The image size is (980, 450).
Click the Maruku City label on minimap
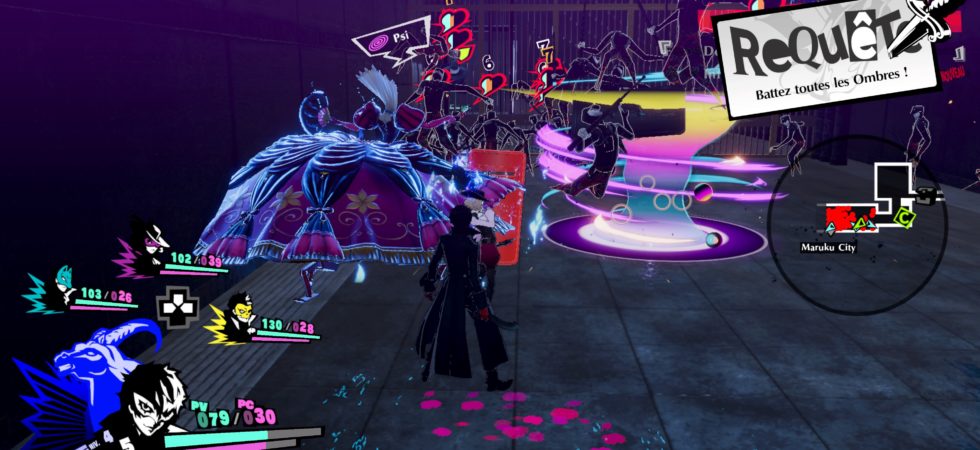(x=829, y=245)
